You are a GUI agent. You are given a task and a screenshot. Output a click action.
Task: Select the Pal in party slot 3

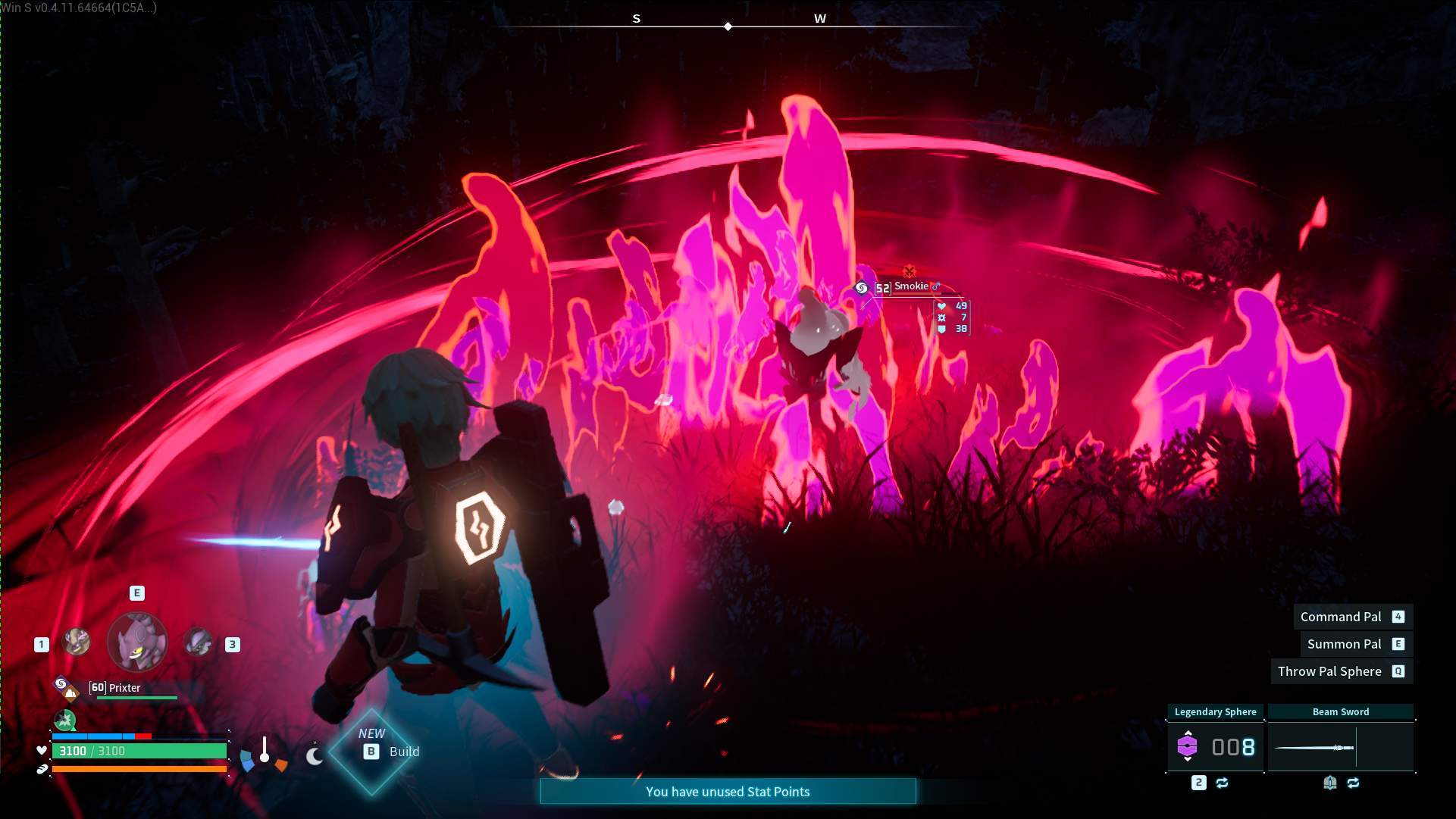(x=197, y=643)
